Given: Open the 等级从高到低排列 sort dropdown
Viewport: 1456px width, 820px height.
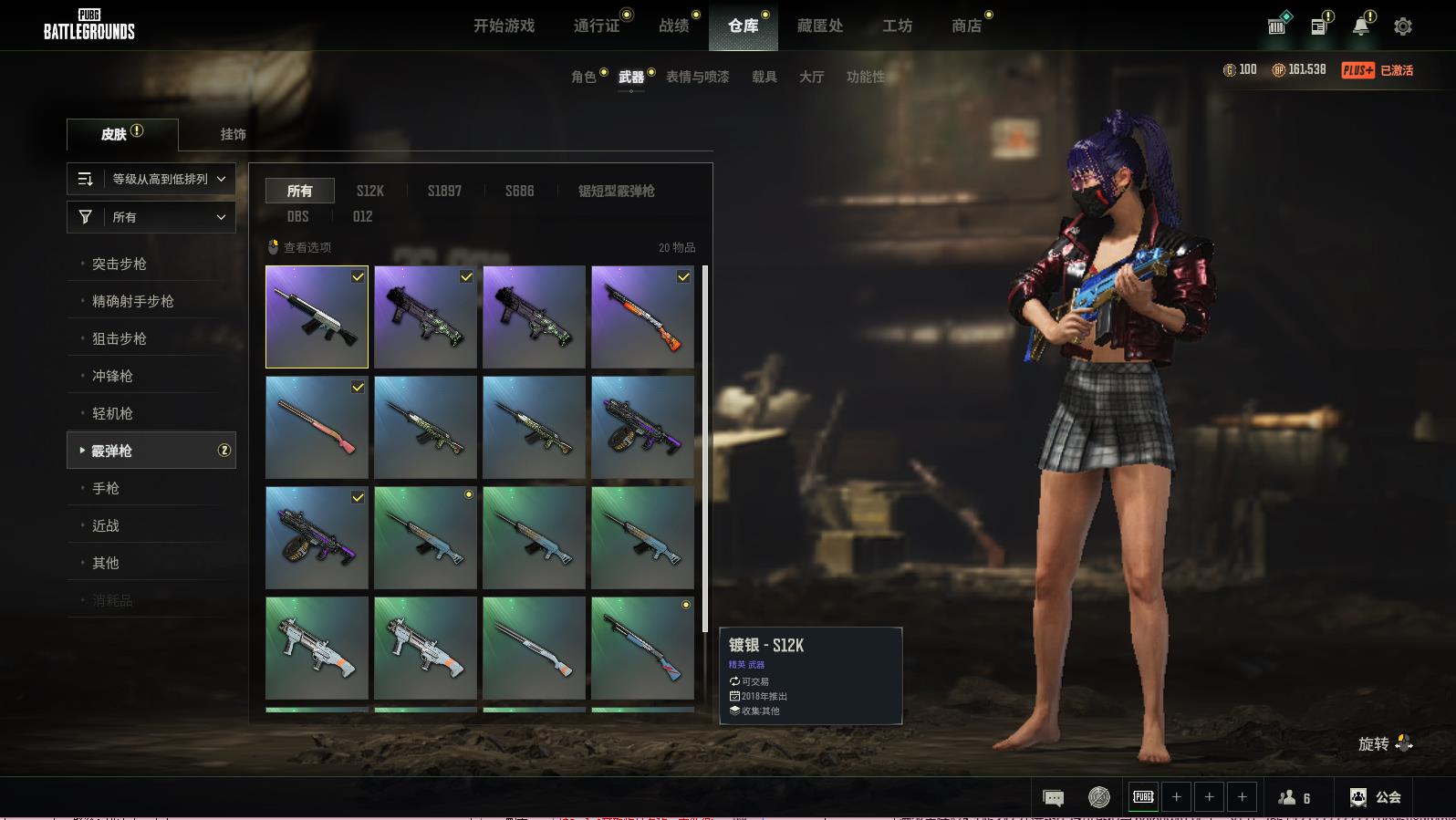Looking at the screenshot, I should 151,179.
